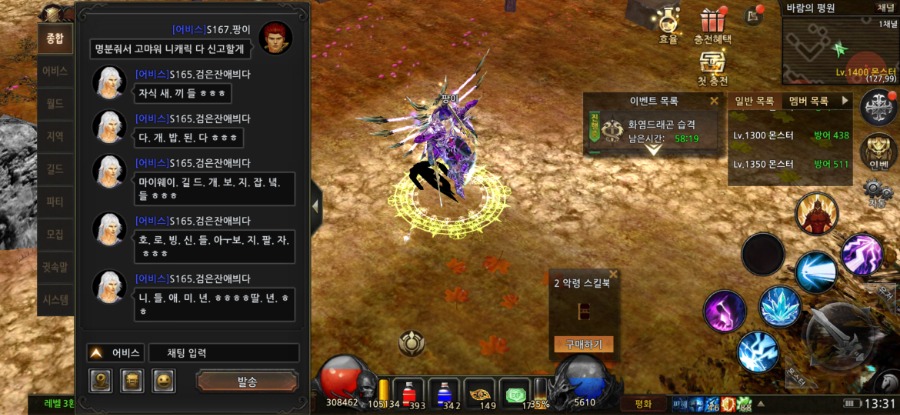Switch to the 종합 chat tab
This screenshot has height=415, width=900.
coord(56,40)
